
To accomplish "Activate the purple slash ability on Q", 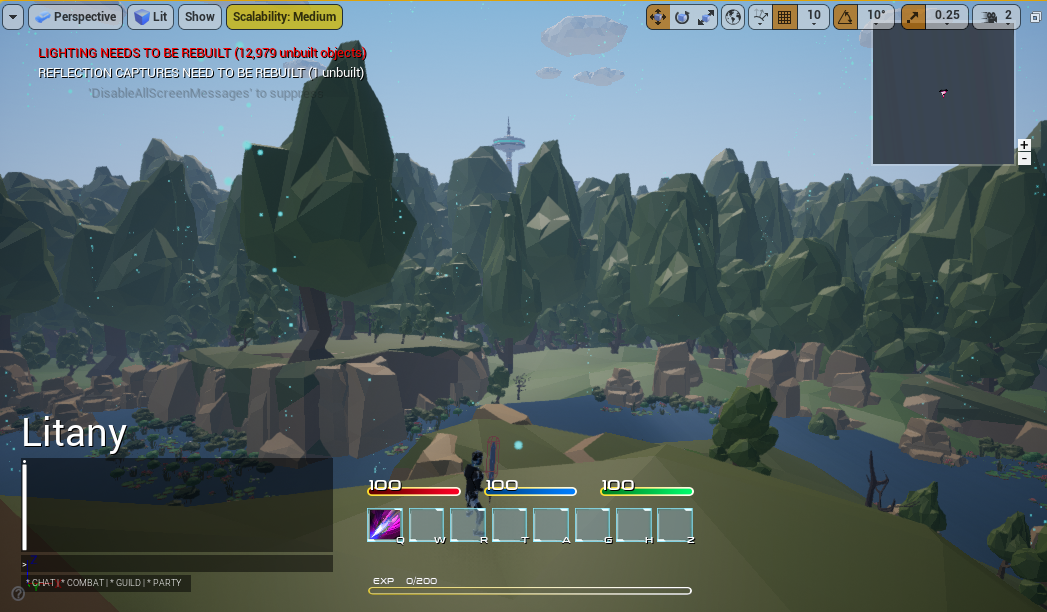I will point(385,525).
